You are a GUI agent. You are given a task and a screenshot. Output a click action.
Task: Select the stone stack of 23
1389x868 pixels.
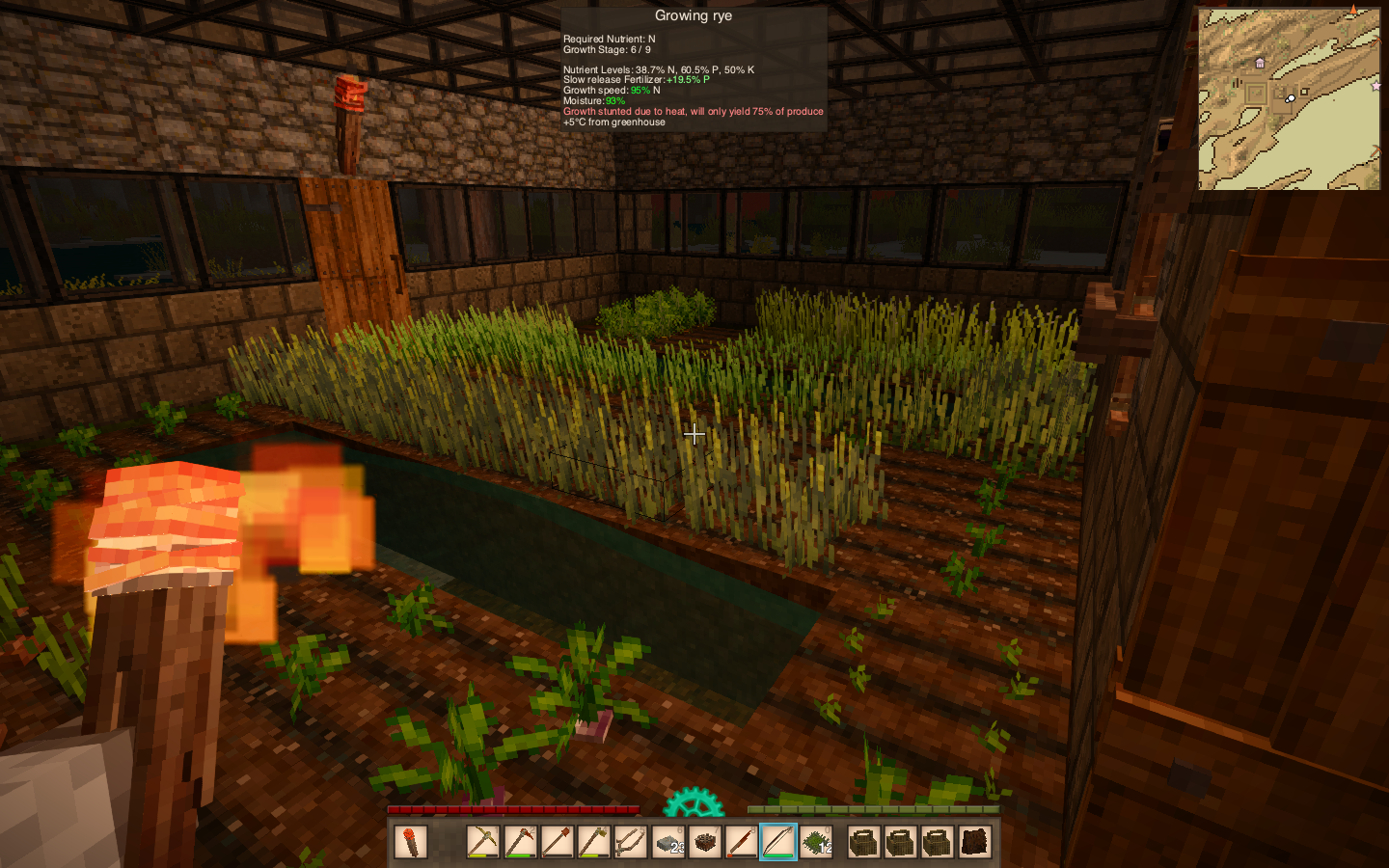668,842
